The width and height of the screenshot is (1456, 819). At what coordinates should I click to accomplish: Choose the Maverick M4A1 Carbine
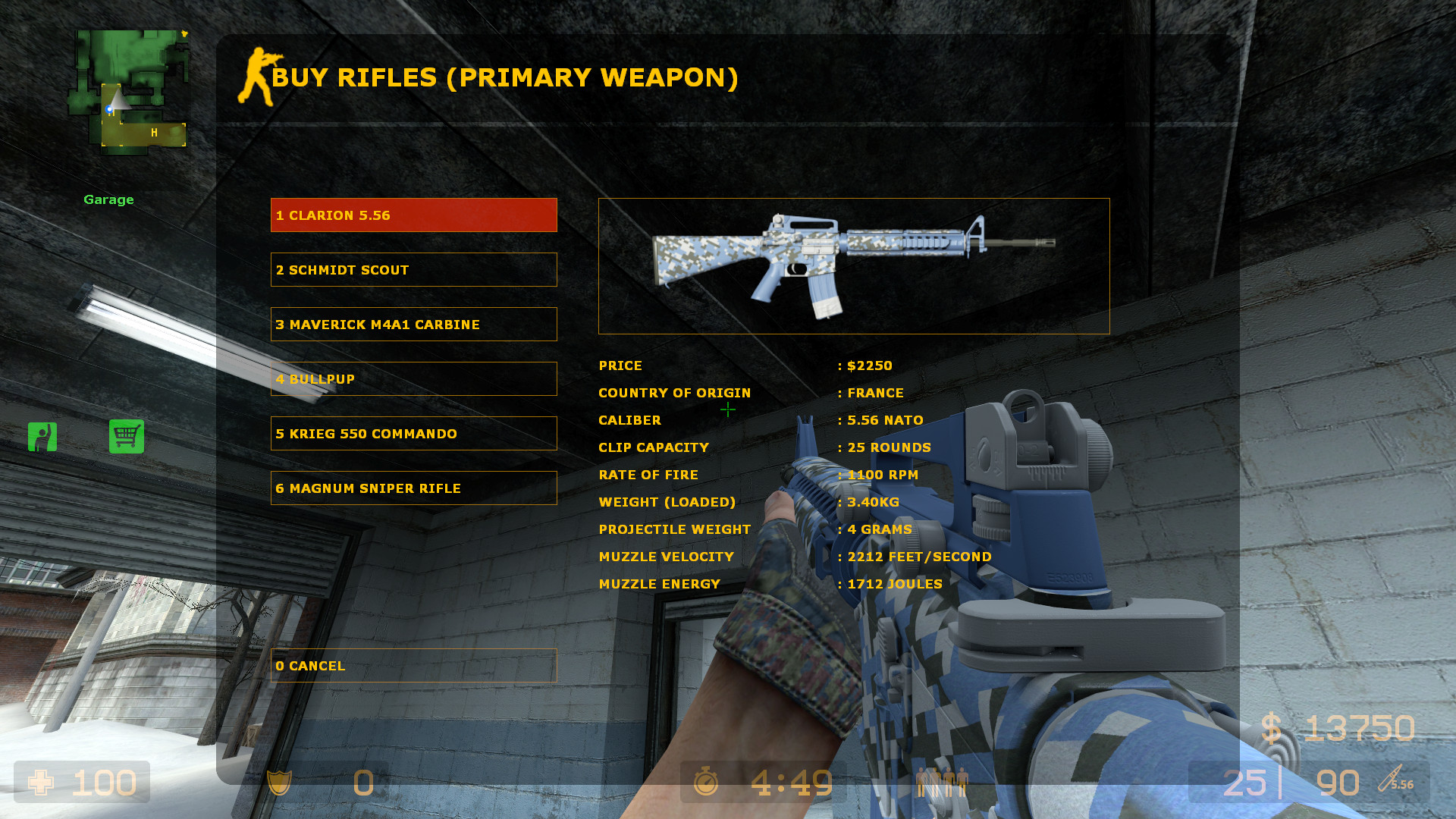coord(413,324)
